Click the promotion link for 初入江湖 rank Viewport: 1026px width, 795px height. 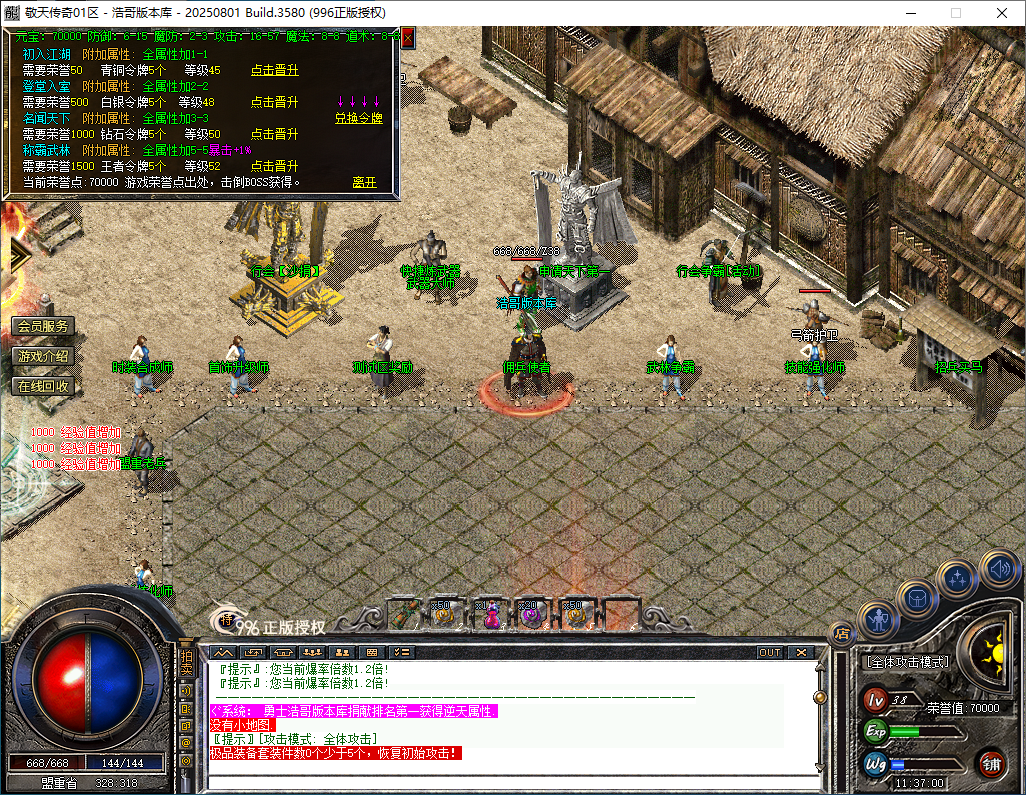(274, 70)
